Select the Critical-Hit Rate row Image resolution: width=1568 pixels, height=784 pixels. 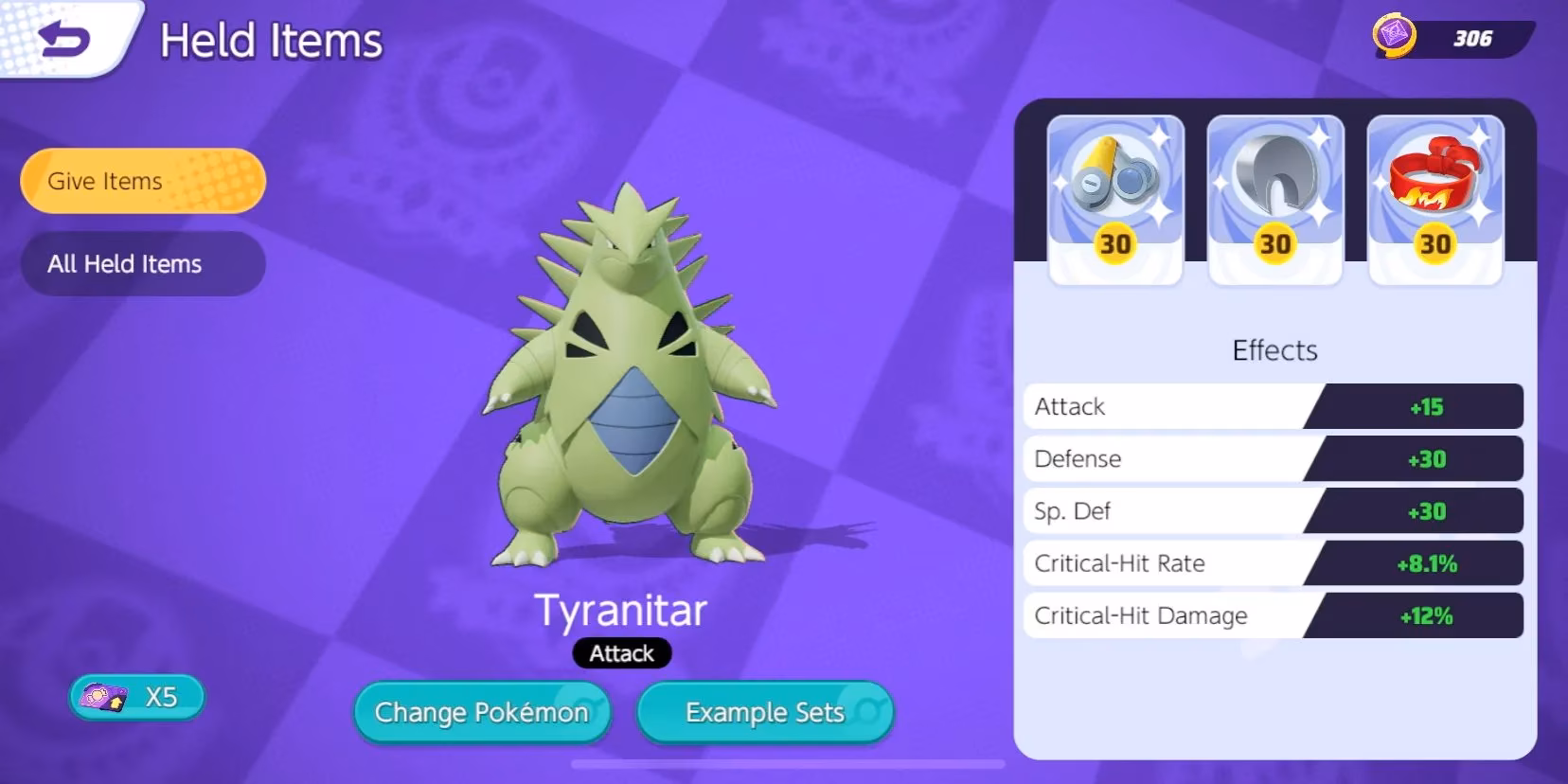point(1274,563)
